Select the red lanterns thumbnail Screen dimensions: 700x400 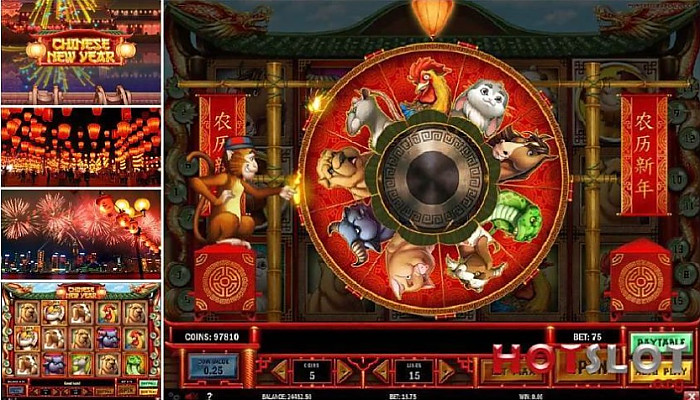(x=81, y=146)
